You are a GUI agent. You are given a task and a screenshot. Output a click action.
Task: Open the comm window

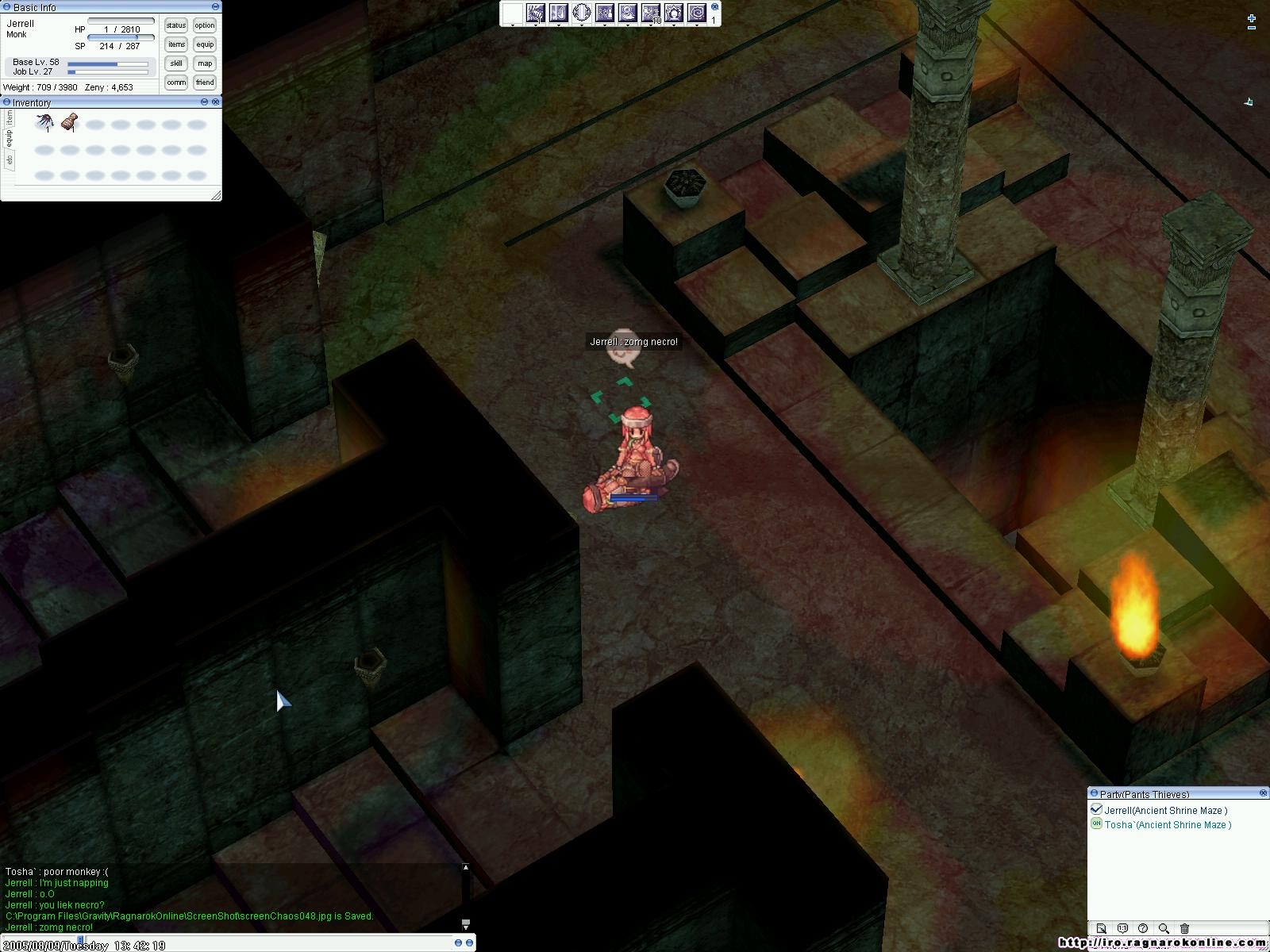(176, 83)
